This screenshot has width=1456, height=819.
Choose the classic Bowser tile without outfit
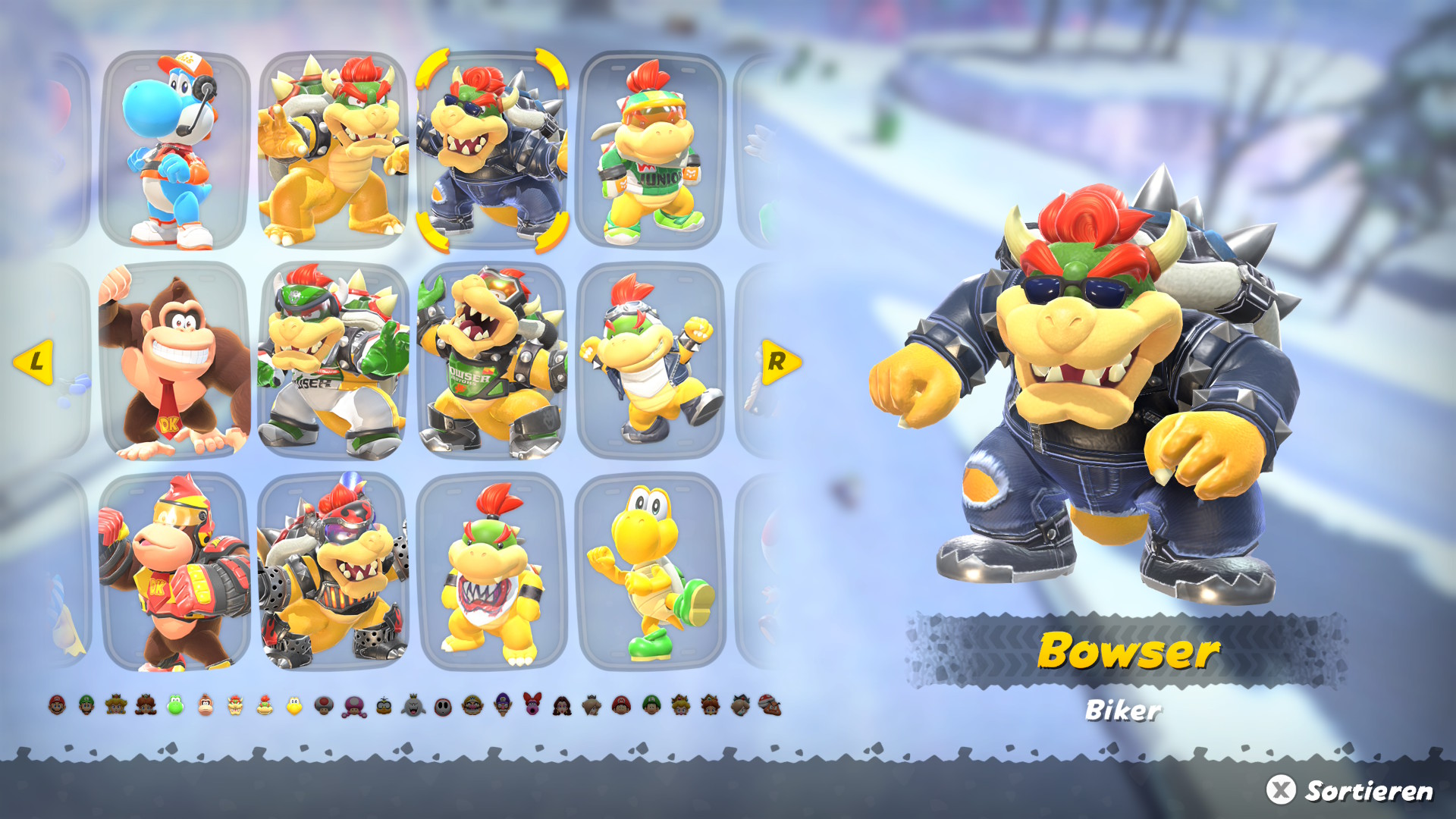pyautogui.click(x=334, y=150)
